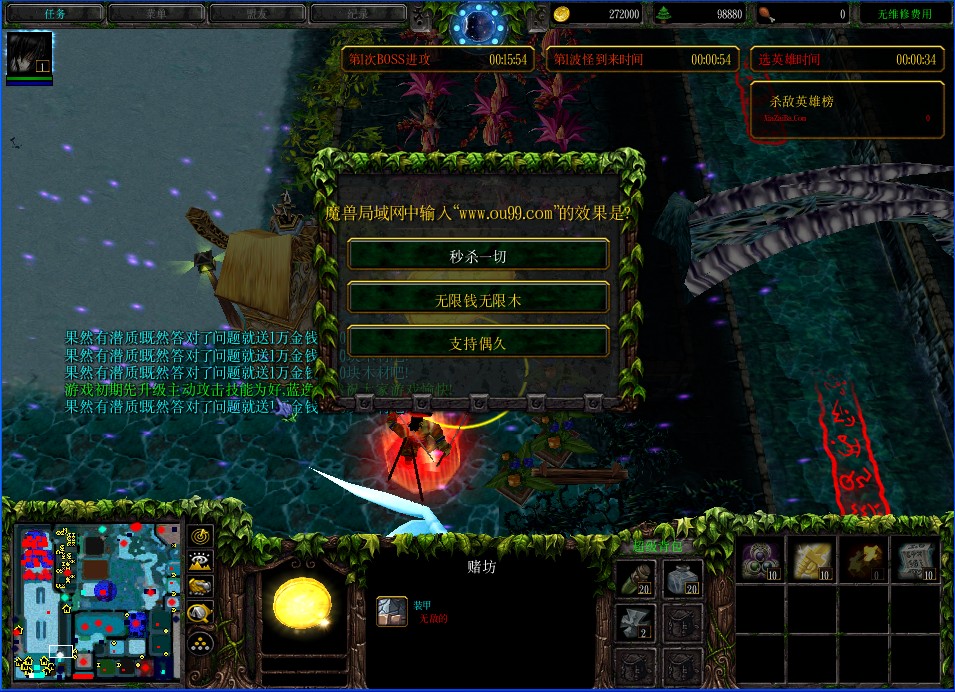Click the 装甲 armor icon
955x692 pixels.
(391, 611)
